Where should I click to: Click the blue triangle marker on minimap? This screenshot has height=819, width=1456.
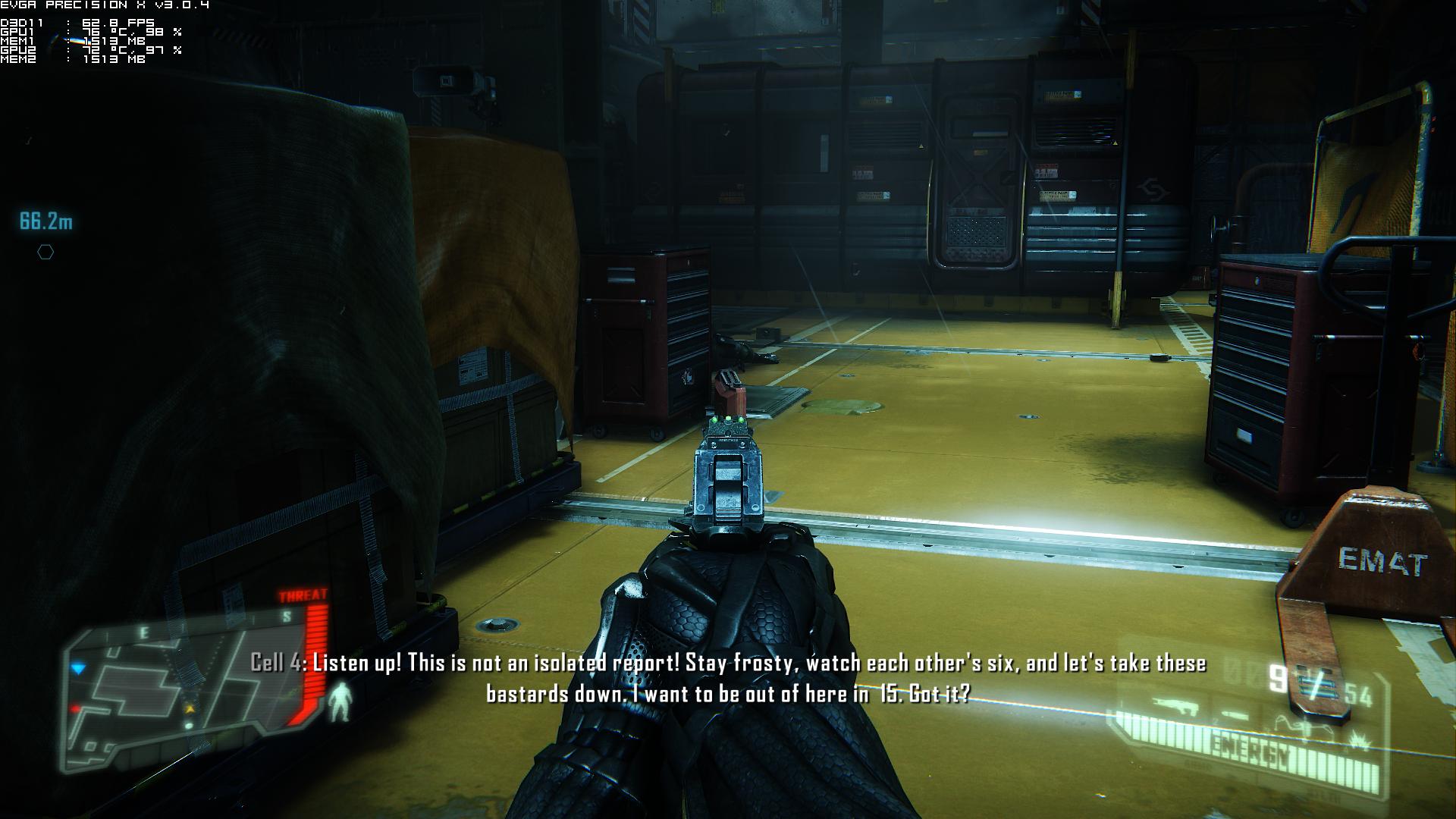pyautogui.click(x=79, y=669)
